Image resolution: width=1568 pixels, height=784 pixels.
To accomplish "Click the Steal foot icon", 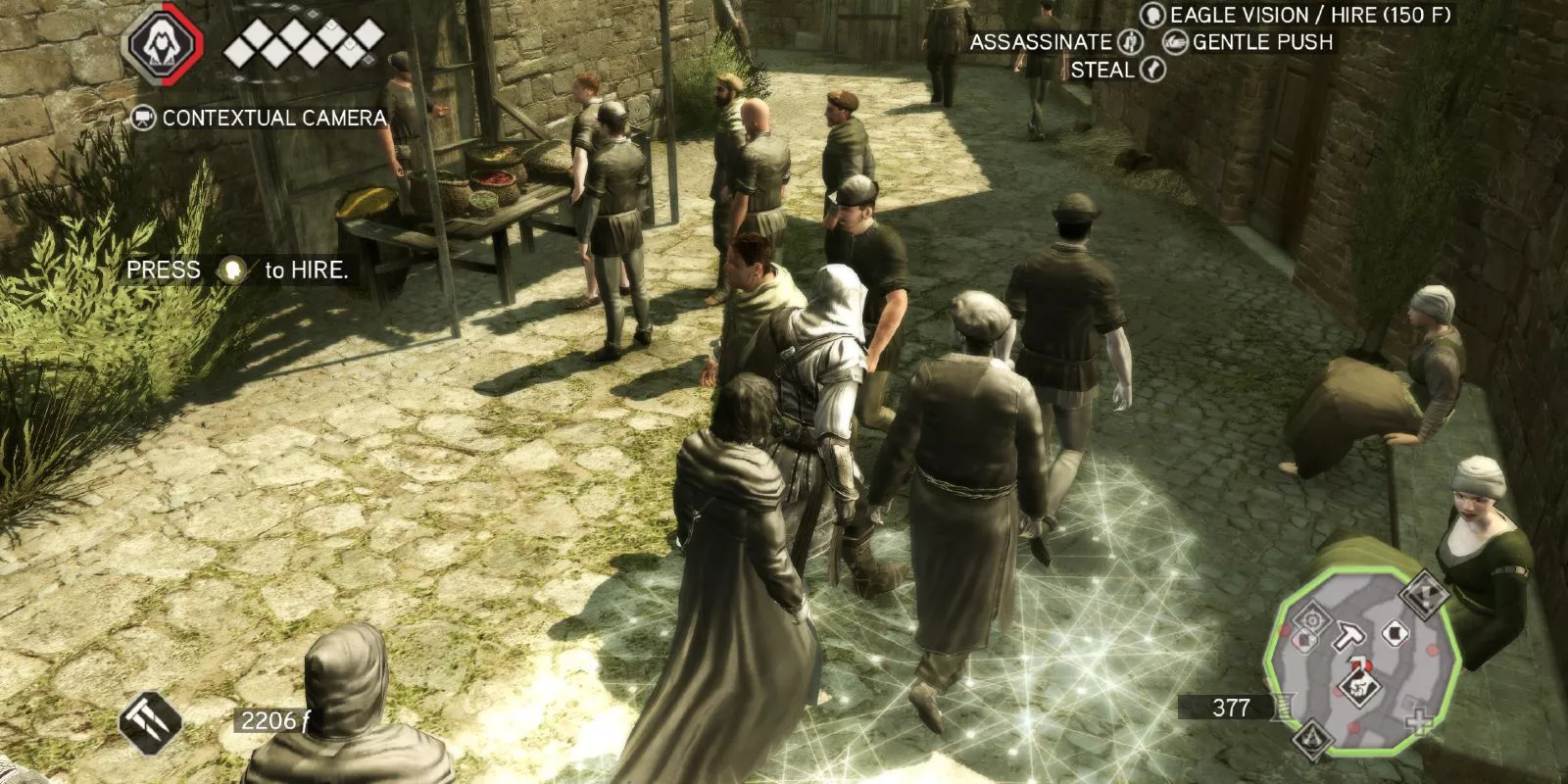I will coord(1152,71).
